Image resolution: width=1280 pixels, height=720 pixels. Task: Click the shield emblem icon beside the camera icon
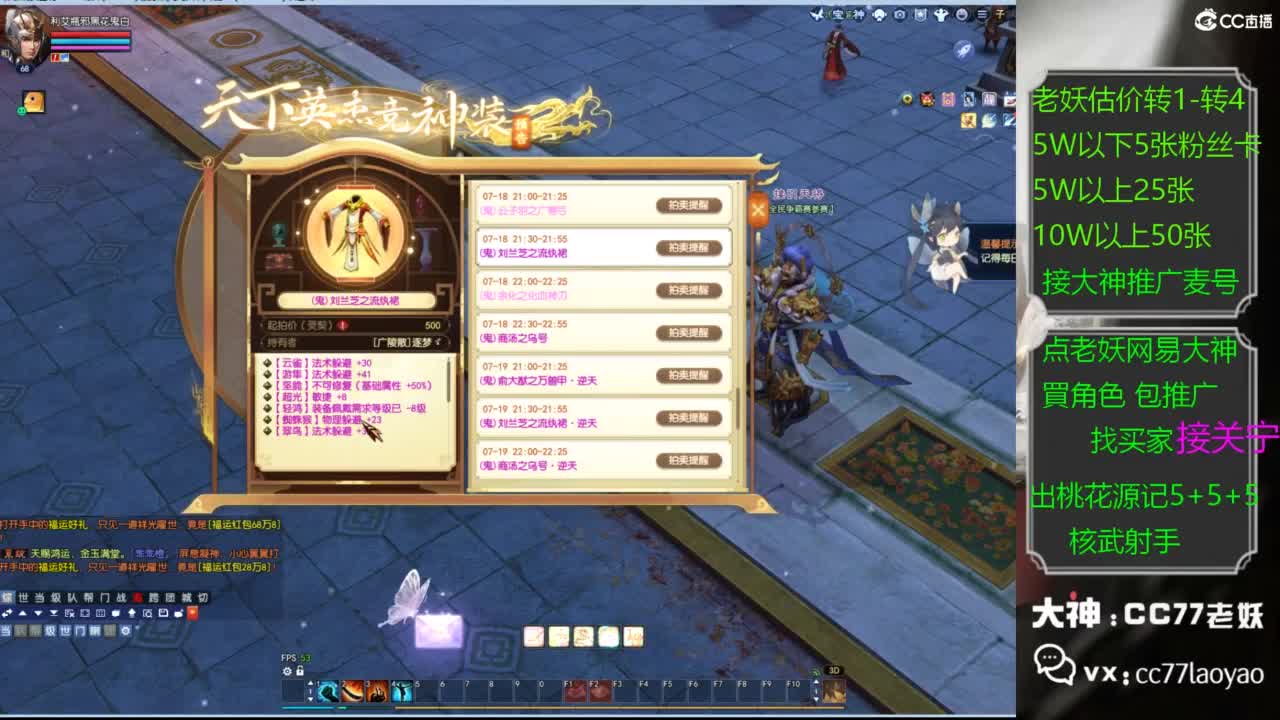(x=921, y=14)
